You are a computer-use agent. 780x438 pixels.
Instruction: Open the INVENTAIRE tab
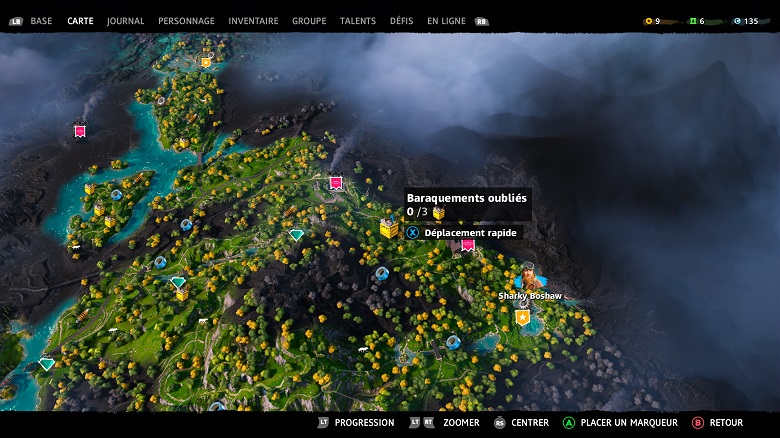(x=253, y=21)
